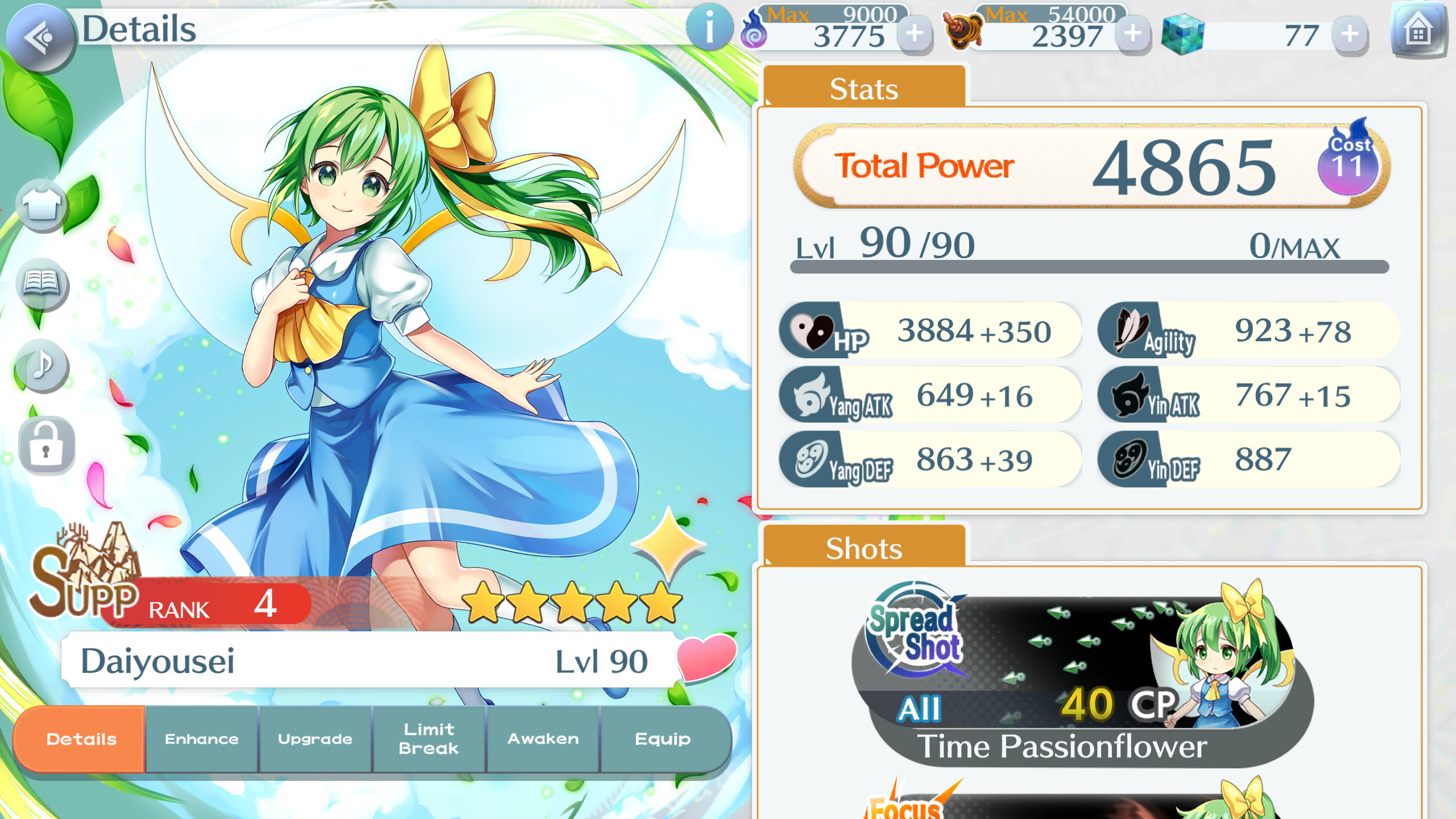1456x819 pixels.
Task: Select the Details tab
Action: click(x=81, y=739)
